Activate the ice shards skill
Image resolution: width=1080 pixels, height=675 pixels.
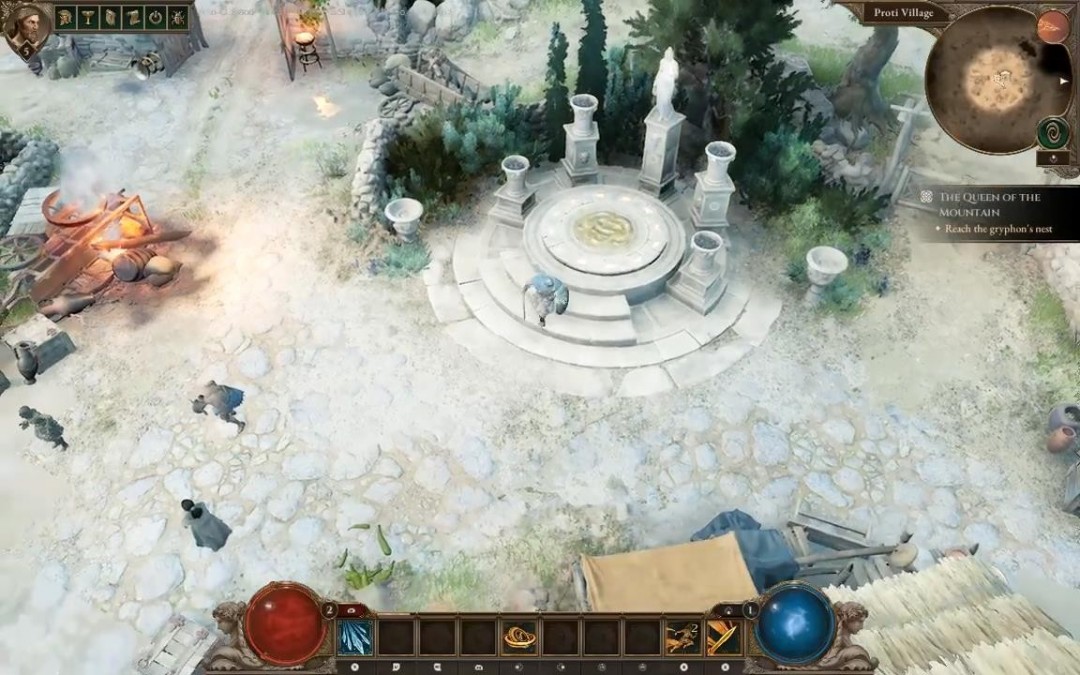coord(355,636)
